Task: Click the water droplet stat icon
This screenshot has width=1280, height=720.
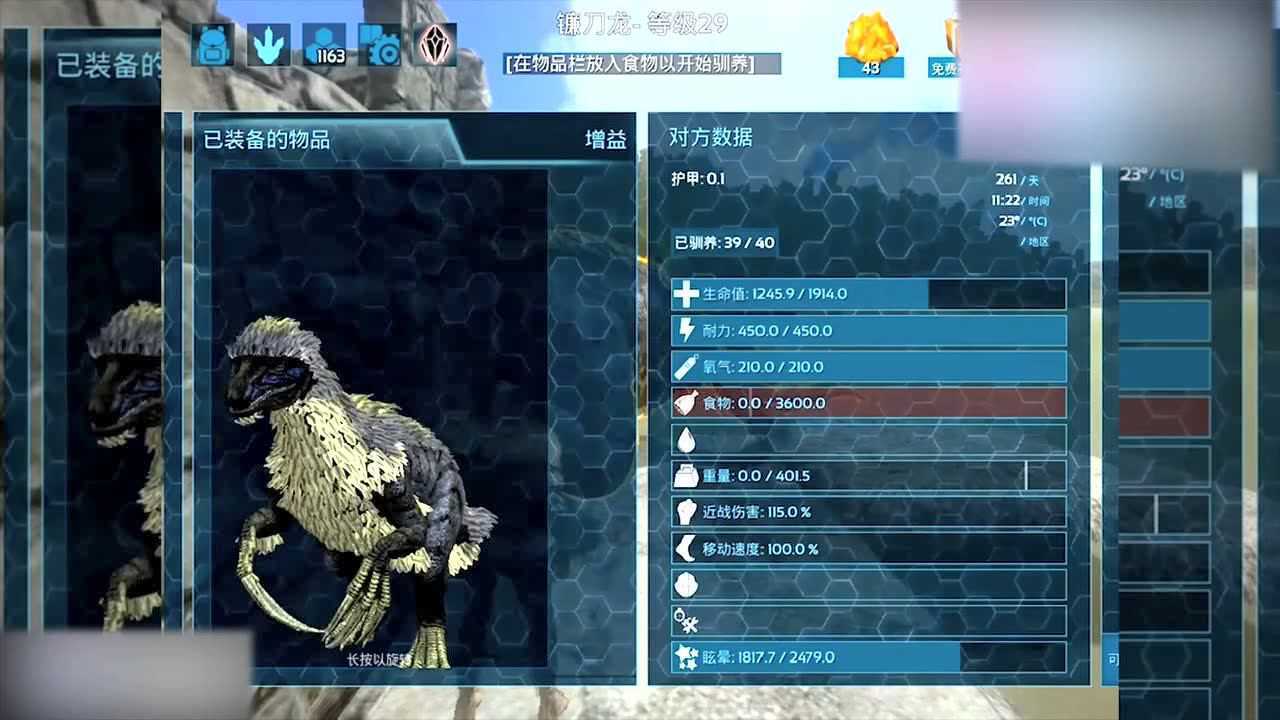Action: tap(686, 439)
